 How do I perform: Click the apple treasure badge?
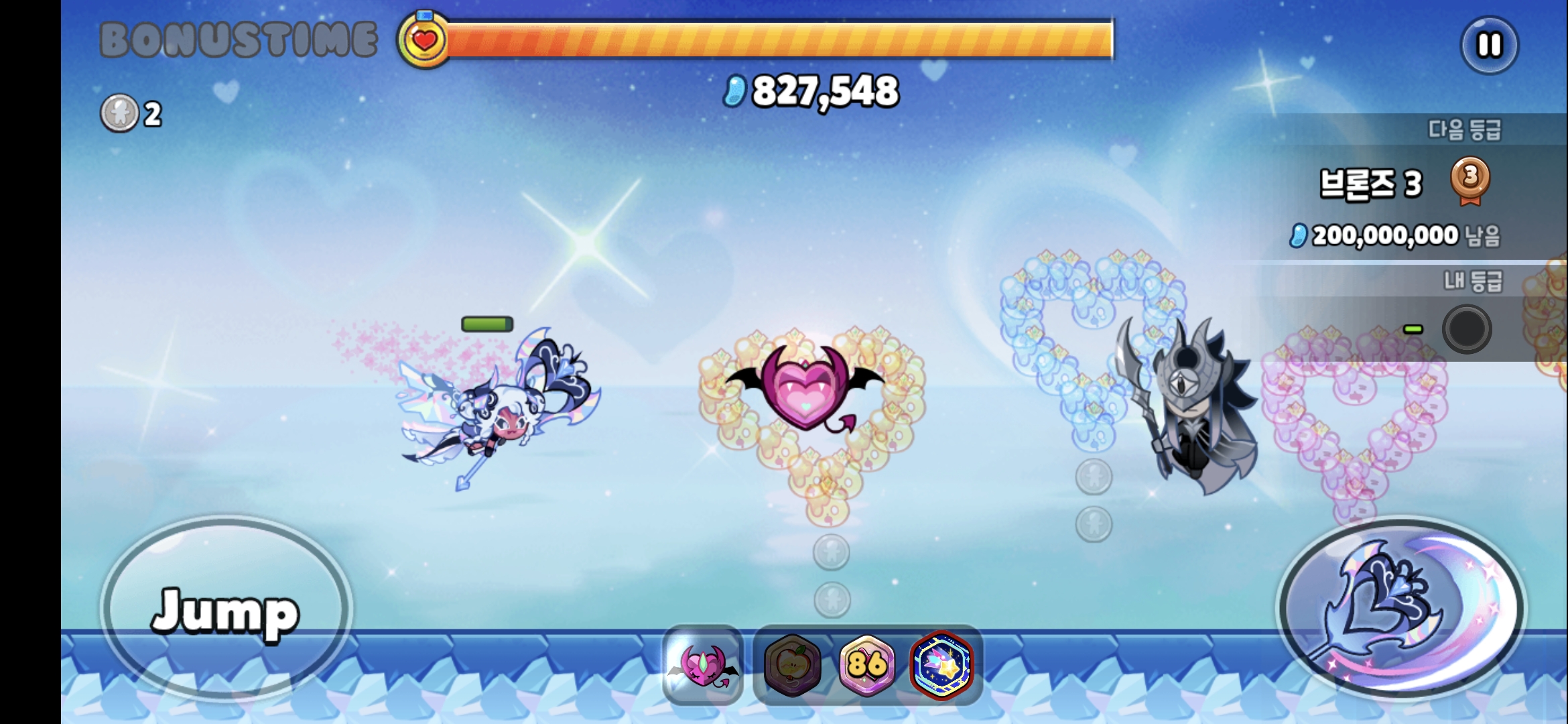(x=793, y=664)
